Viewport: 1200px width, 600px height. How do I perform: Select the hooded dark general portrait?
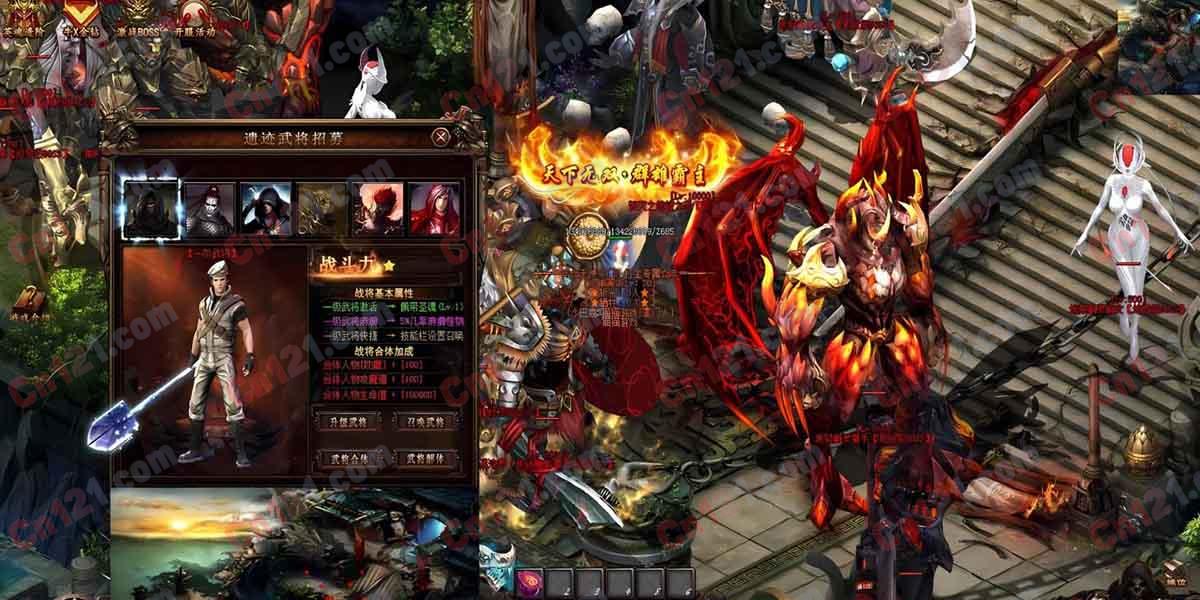[x=151, y=209]
